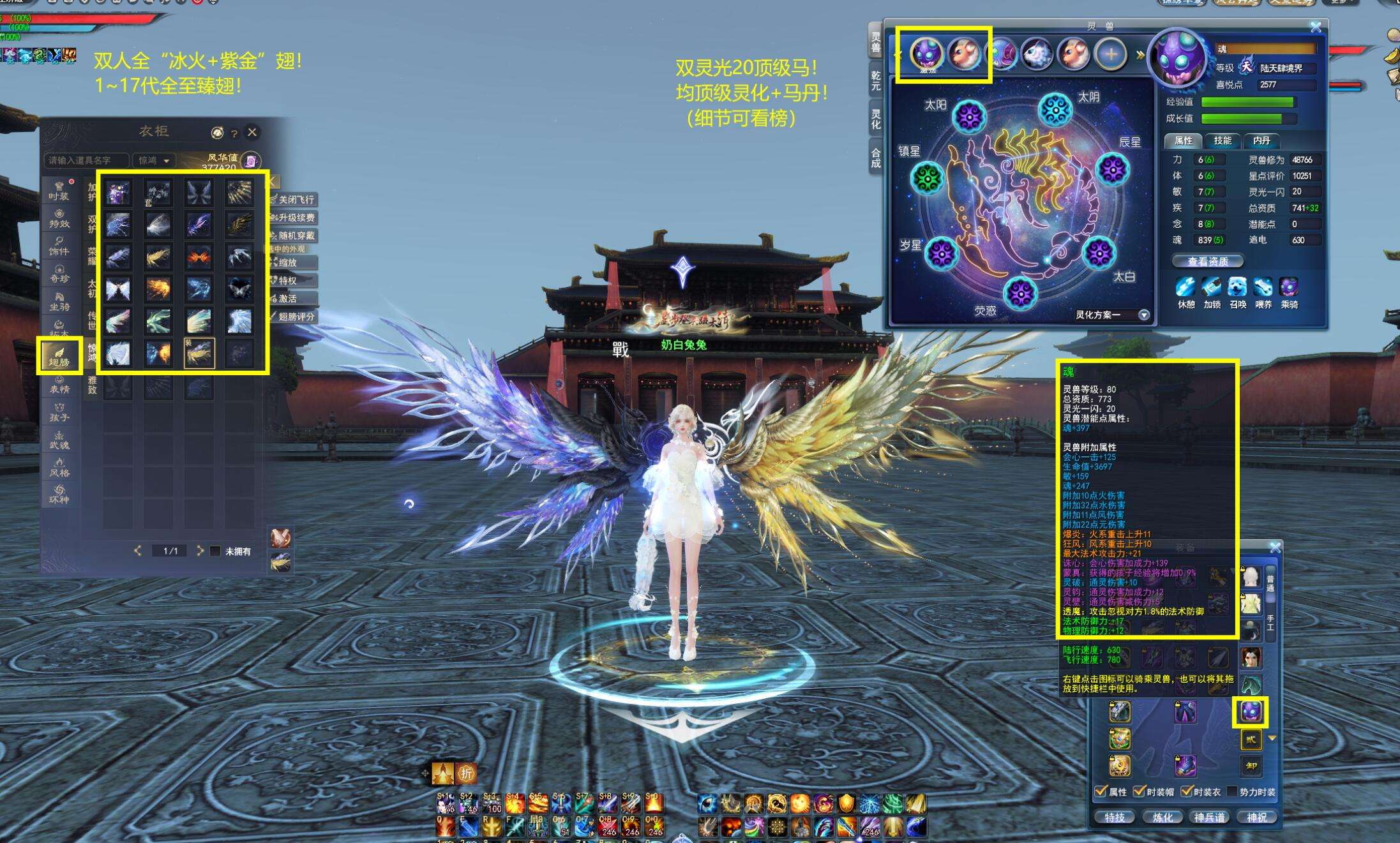The width and height of the screenshot is (1400, 843).
Task: Close the 衣柜 wardrobe window
Action: point(252,132)
